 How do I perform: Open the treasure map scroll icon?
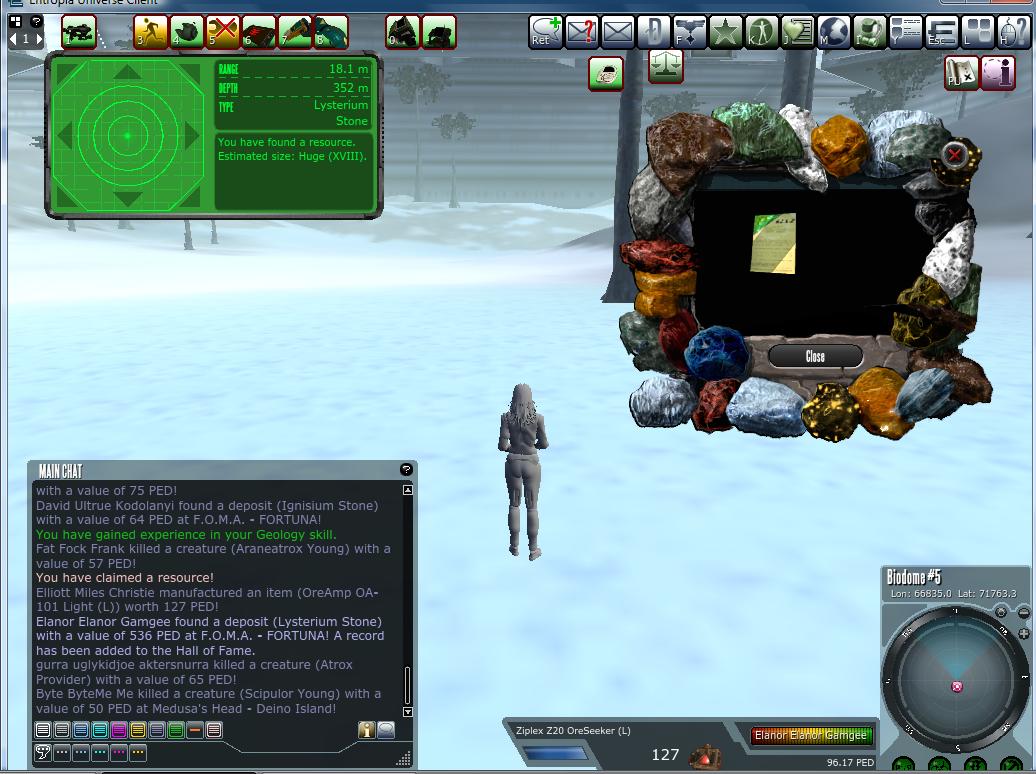click(x=961, y=72)
